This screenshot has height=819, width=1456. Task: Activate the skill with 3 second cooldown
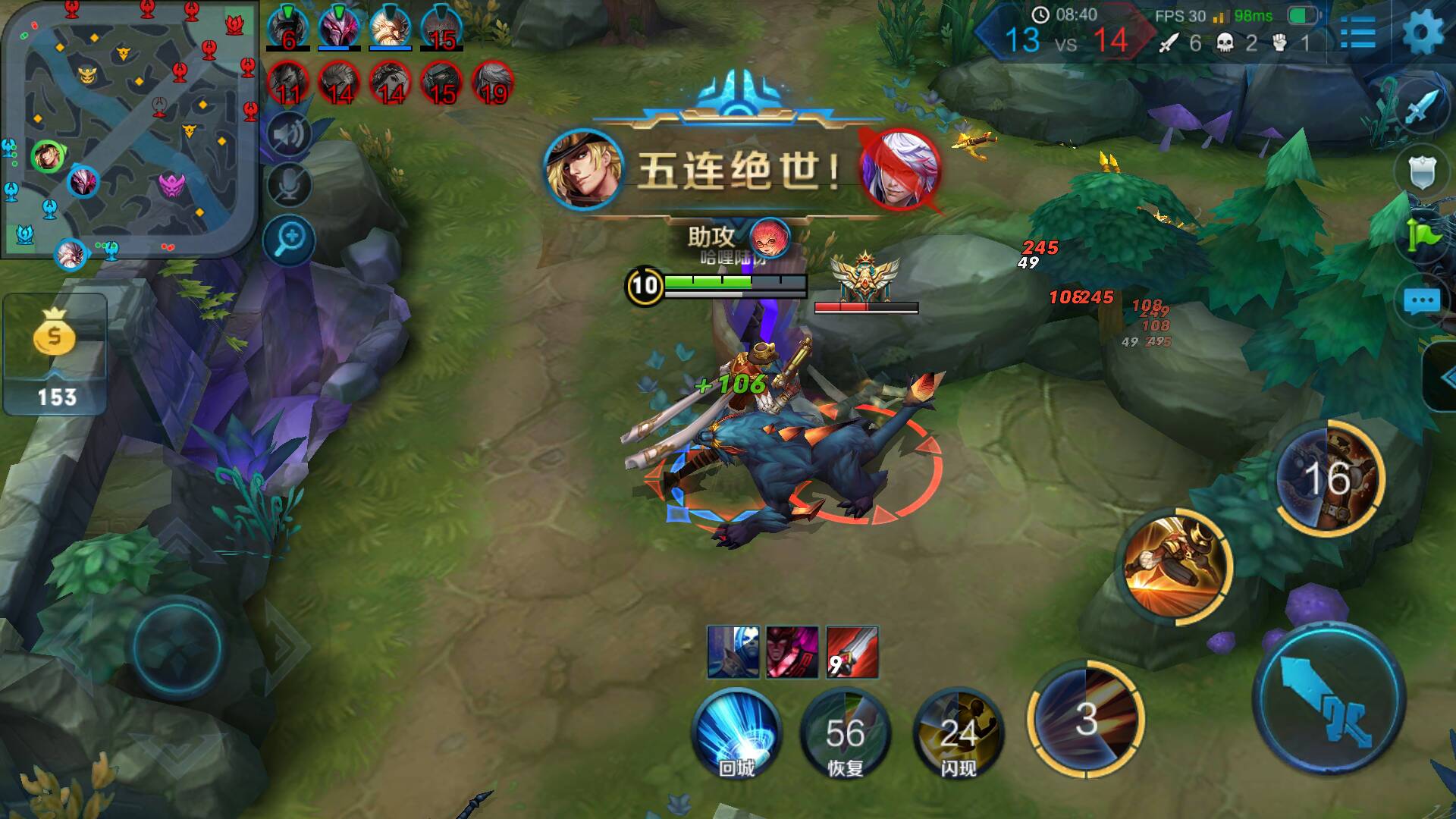pyautogui.click(x=1086, y=718)
